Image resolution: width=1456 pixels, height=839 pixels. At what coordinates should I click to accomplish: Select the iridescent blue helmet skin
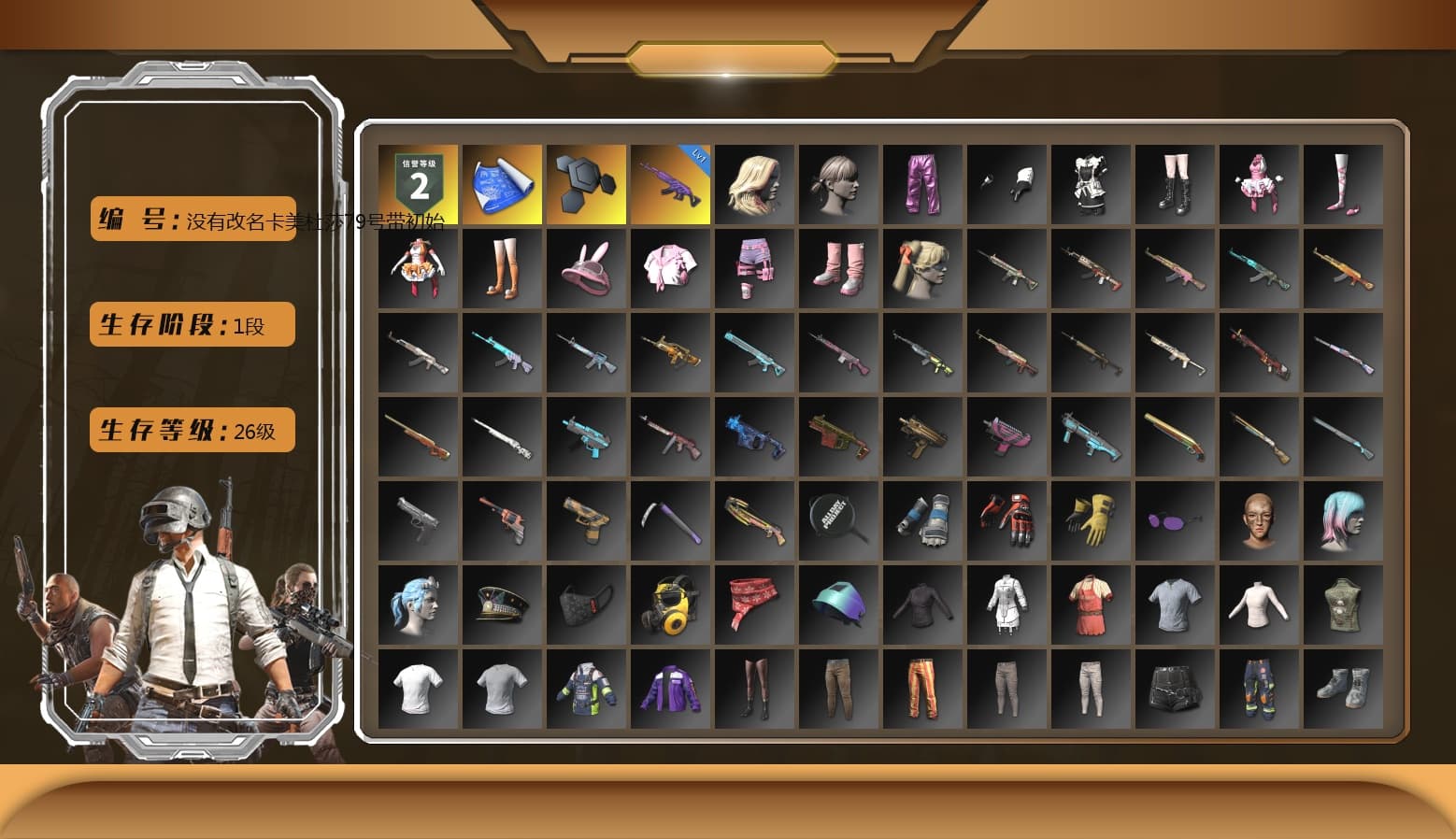pyautogui.click(x=837, y=603)
